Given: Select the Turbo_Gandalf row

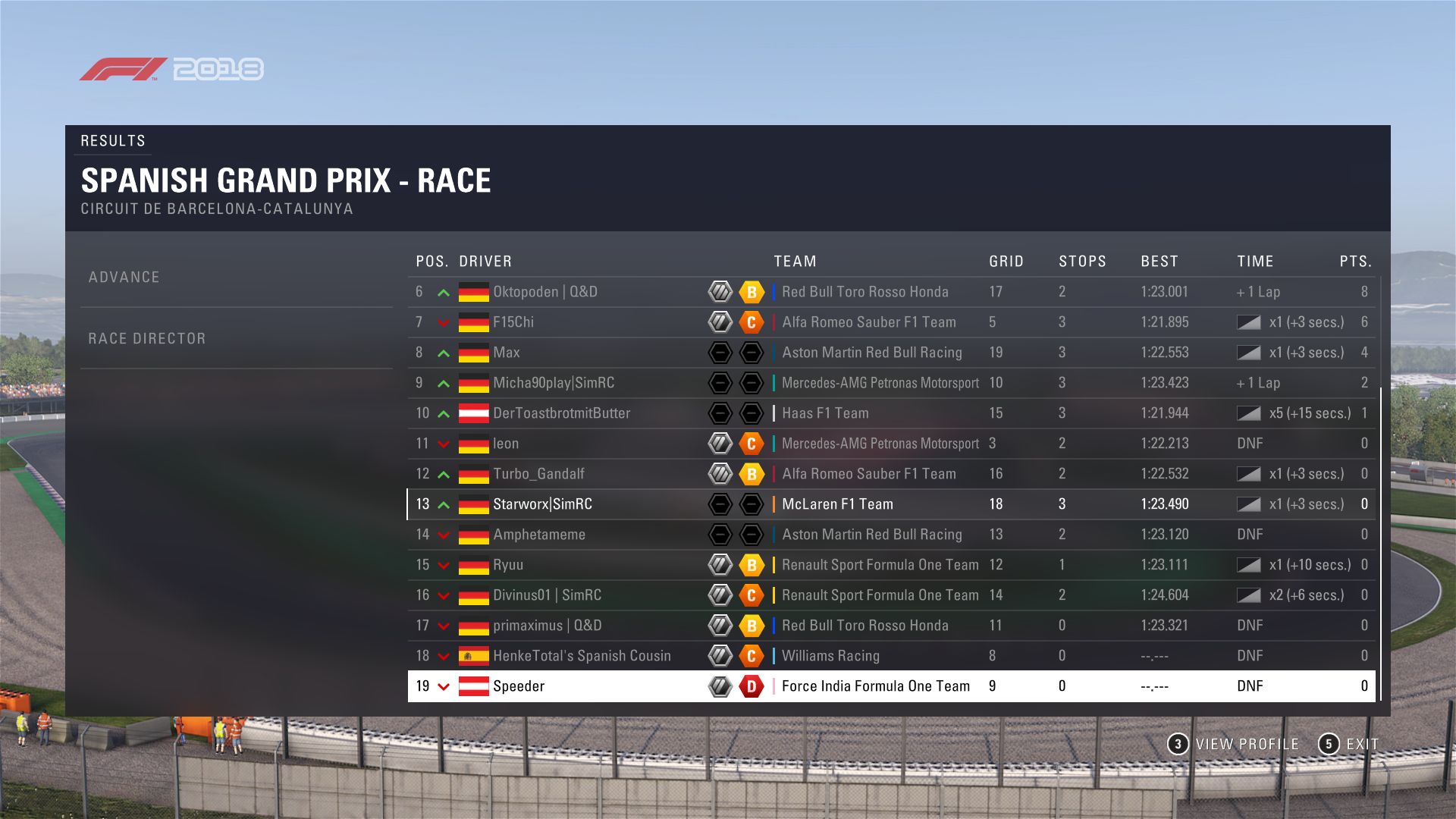Looking at the screenshot, I should coord(538,474).
